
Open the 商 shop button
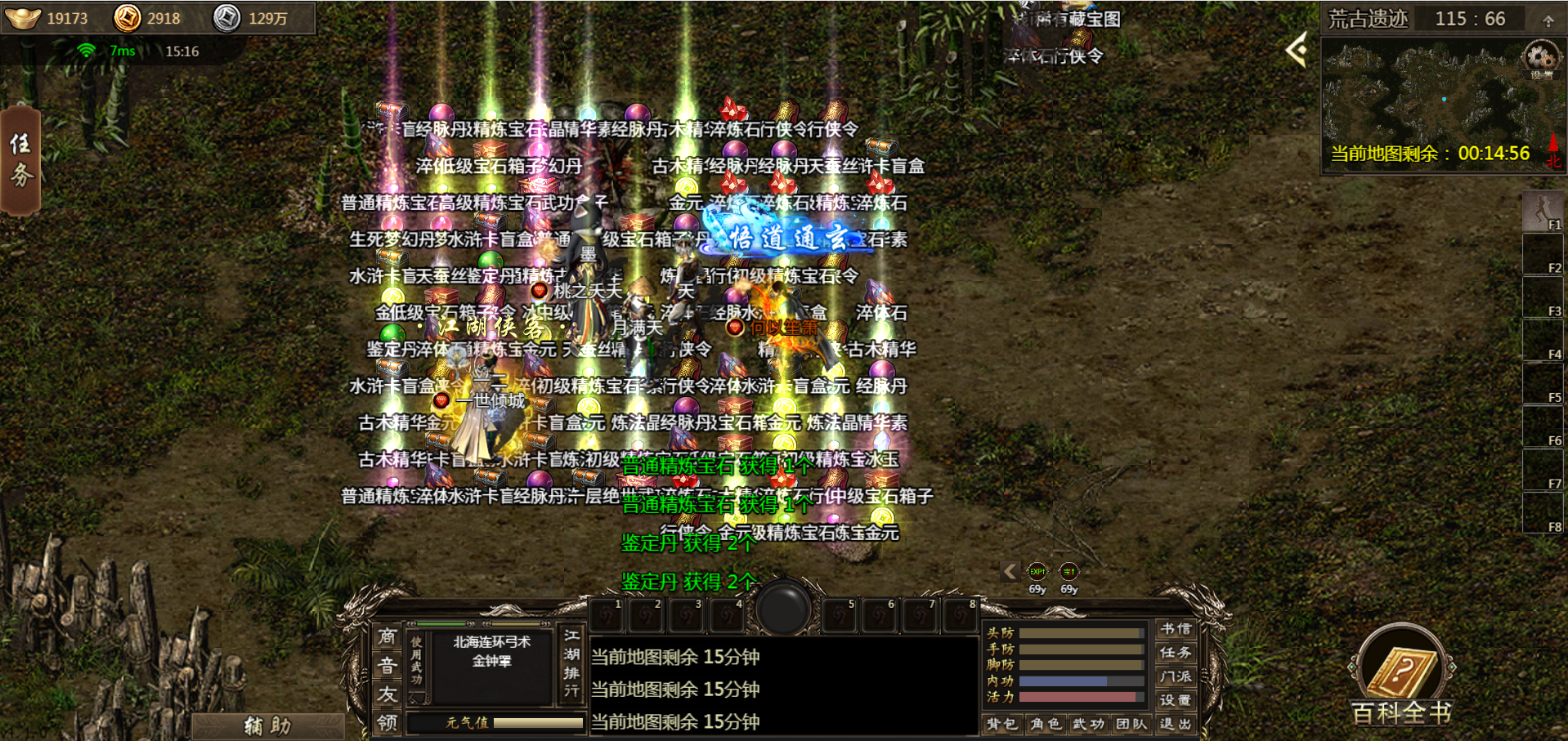tap(388, 636)
